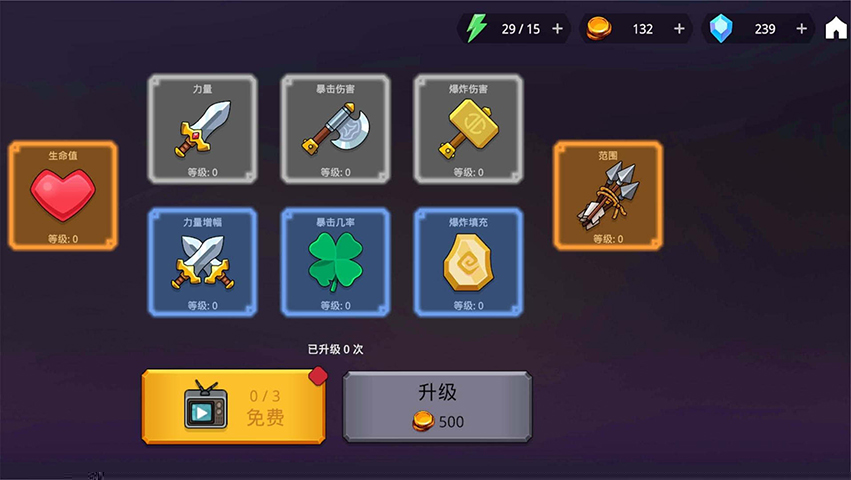851x480 pixels.
Task: Return home with the house icon
Action: click(836, 29)
